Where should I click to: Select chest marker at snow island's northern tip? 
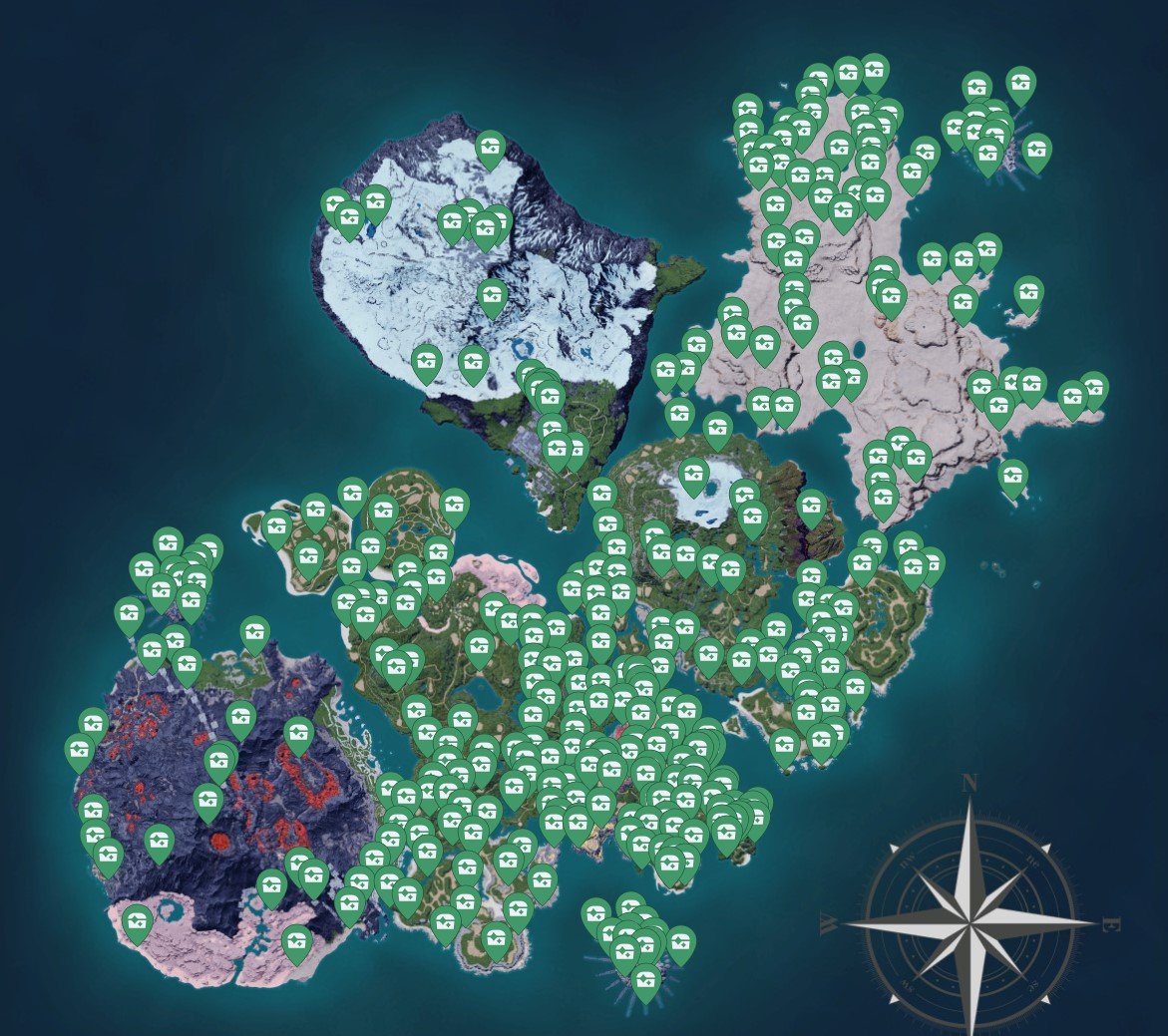[490, 149]
